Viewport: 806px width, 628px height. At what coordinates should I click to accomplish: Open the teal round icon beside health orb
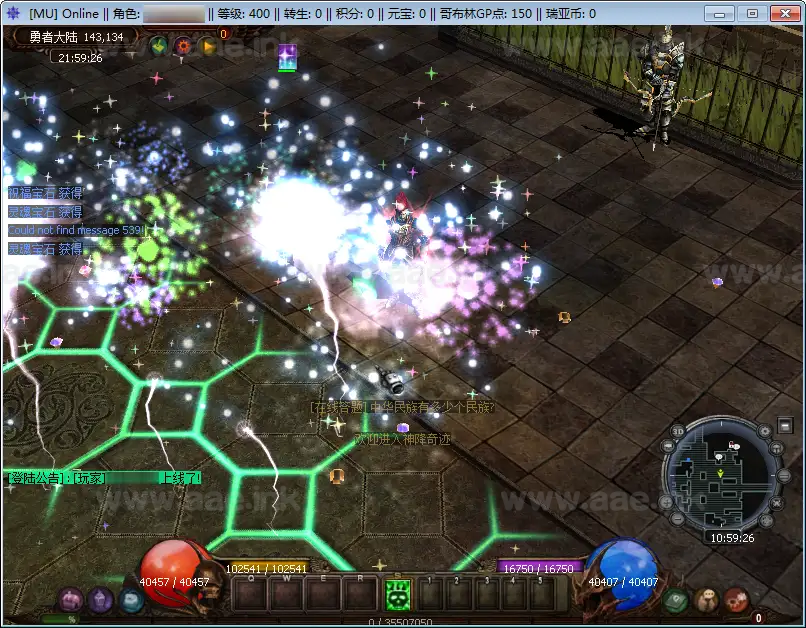point(131,600)
